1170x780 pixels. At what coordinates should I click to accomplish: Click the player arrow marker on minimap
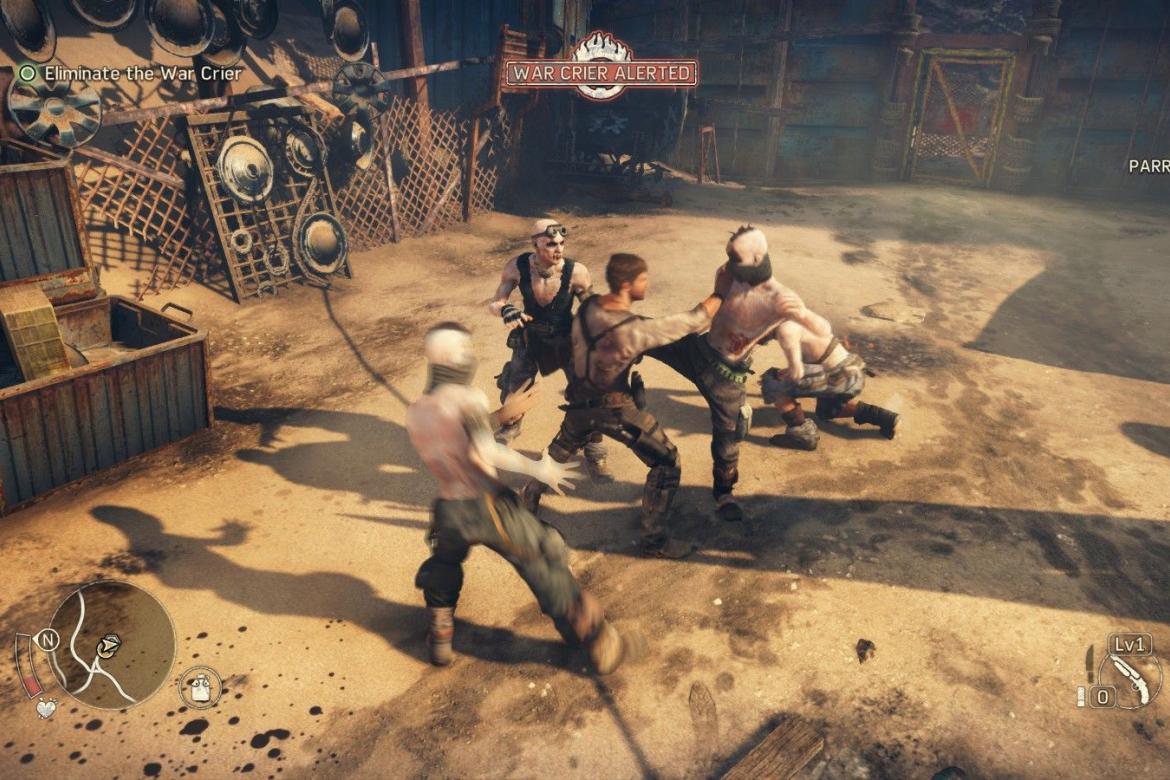(108, 646)
